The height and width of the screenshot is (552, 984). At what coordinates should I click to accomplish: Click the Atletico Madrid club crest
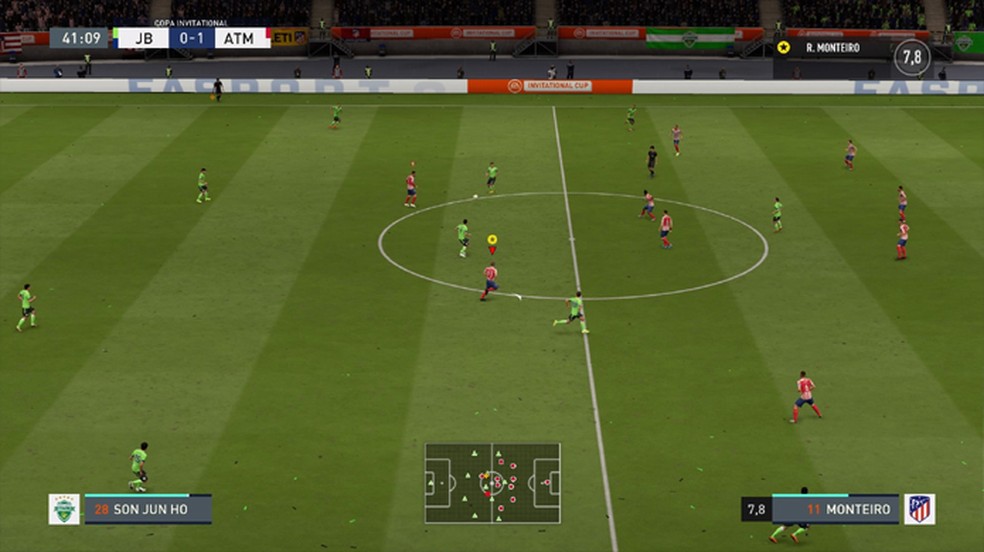[919, 509]
